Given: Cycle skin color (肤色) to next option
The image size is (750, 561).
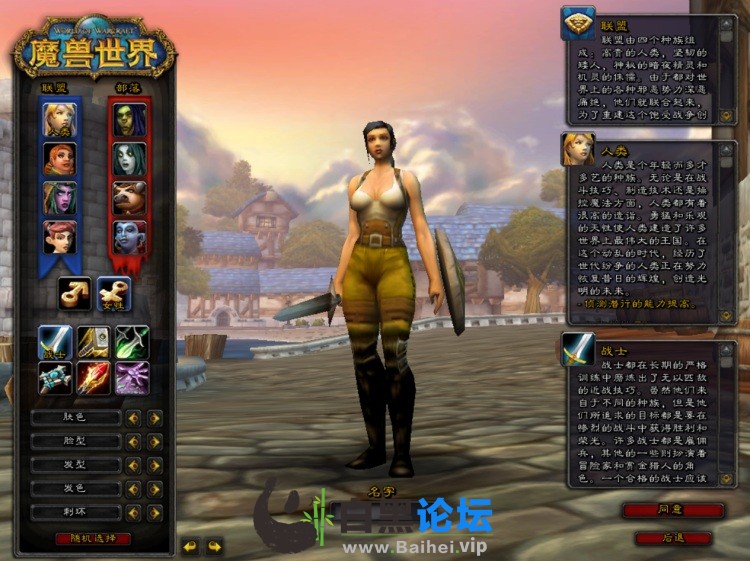Looking at the screenshot, I should coord(155,417).
